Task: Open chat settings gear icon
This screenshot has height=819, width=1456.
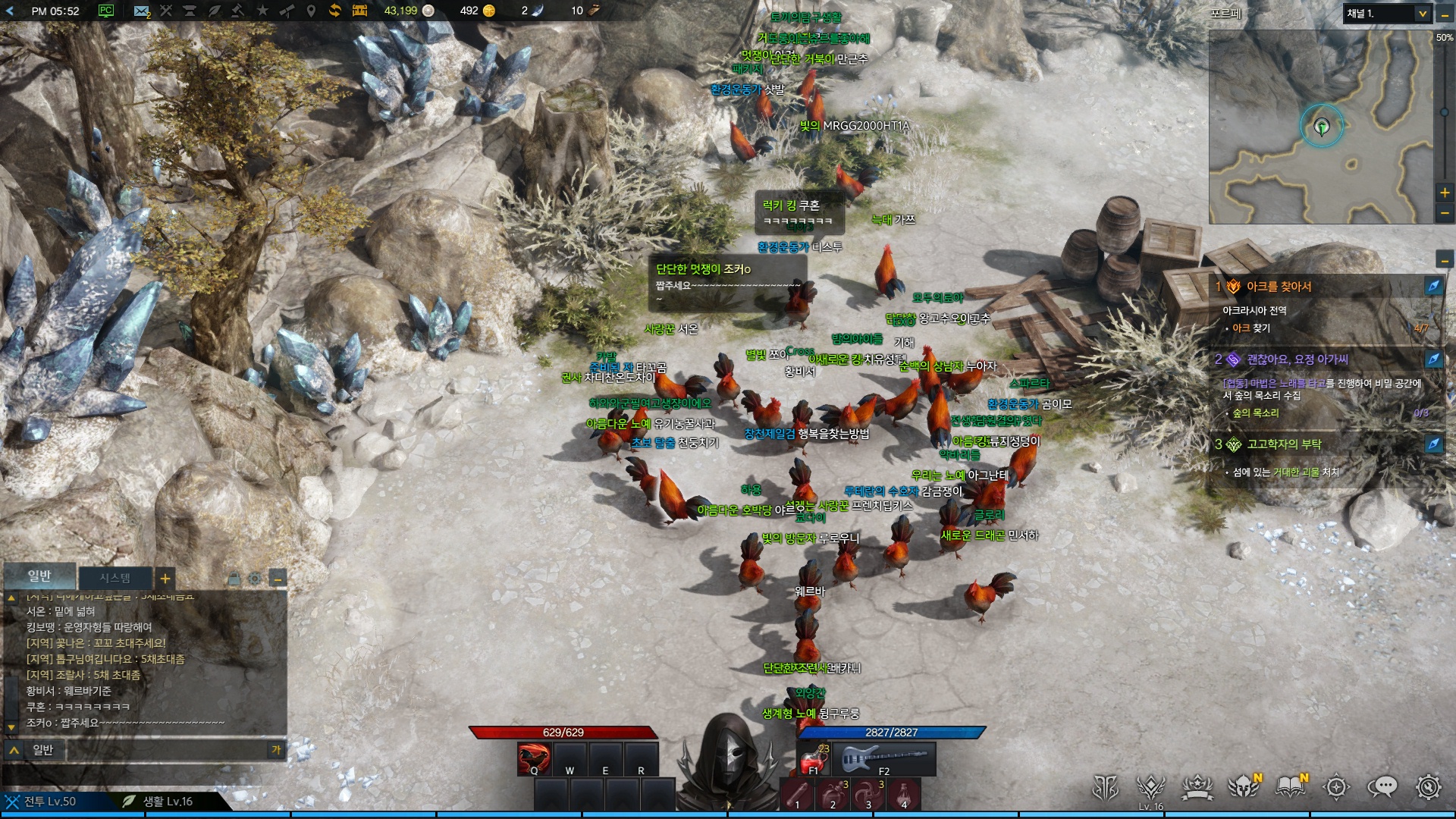Action: coord(255,579)
